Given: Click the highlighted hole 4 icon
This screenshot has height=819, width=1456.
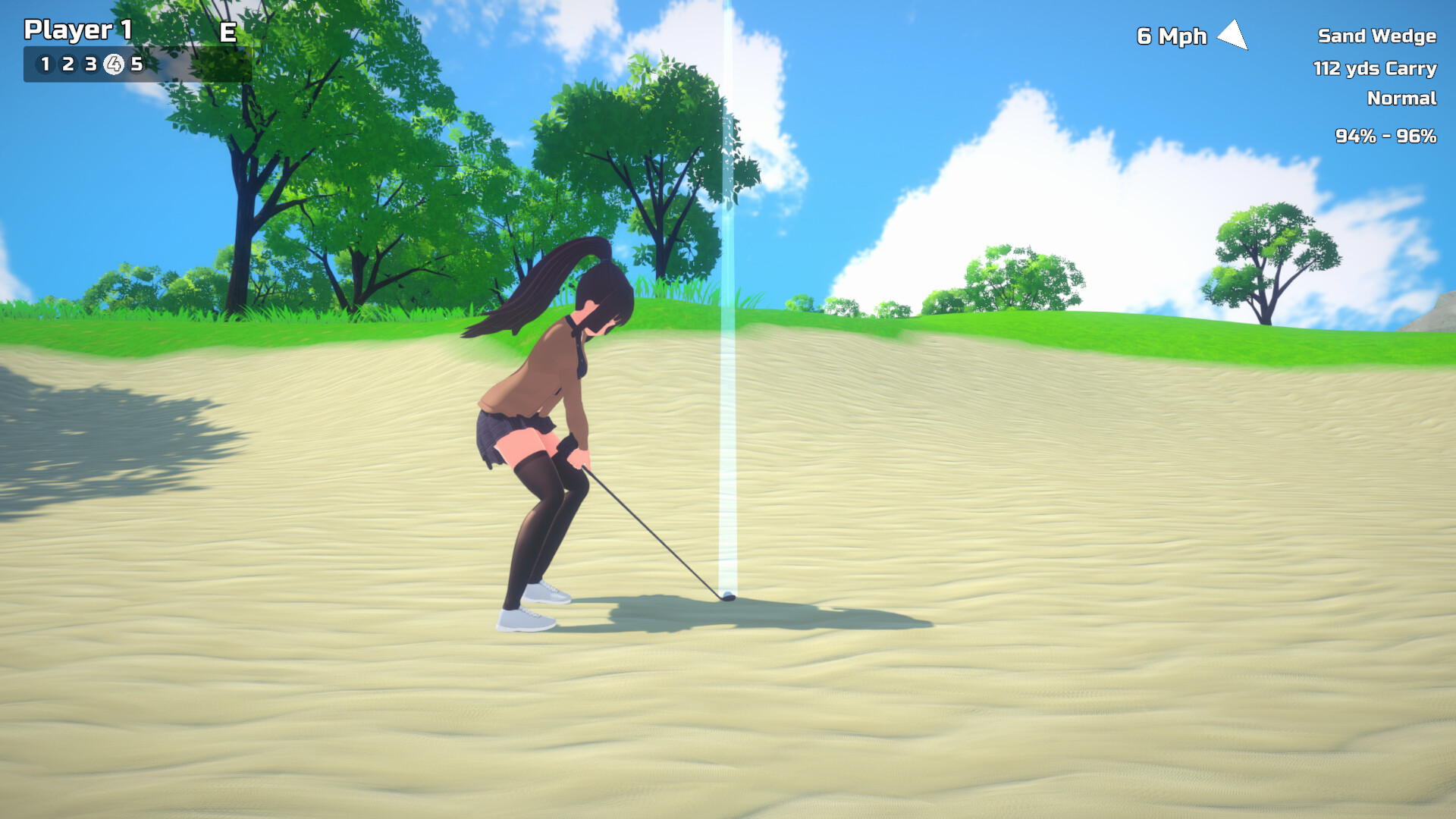Looking at the screenshot, I should pos(114,65).
